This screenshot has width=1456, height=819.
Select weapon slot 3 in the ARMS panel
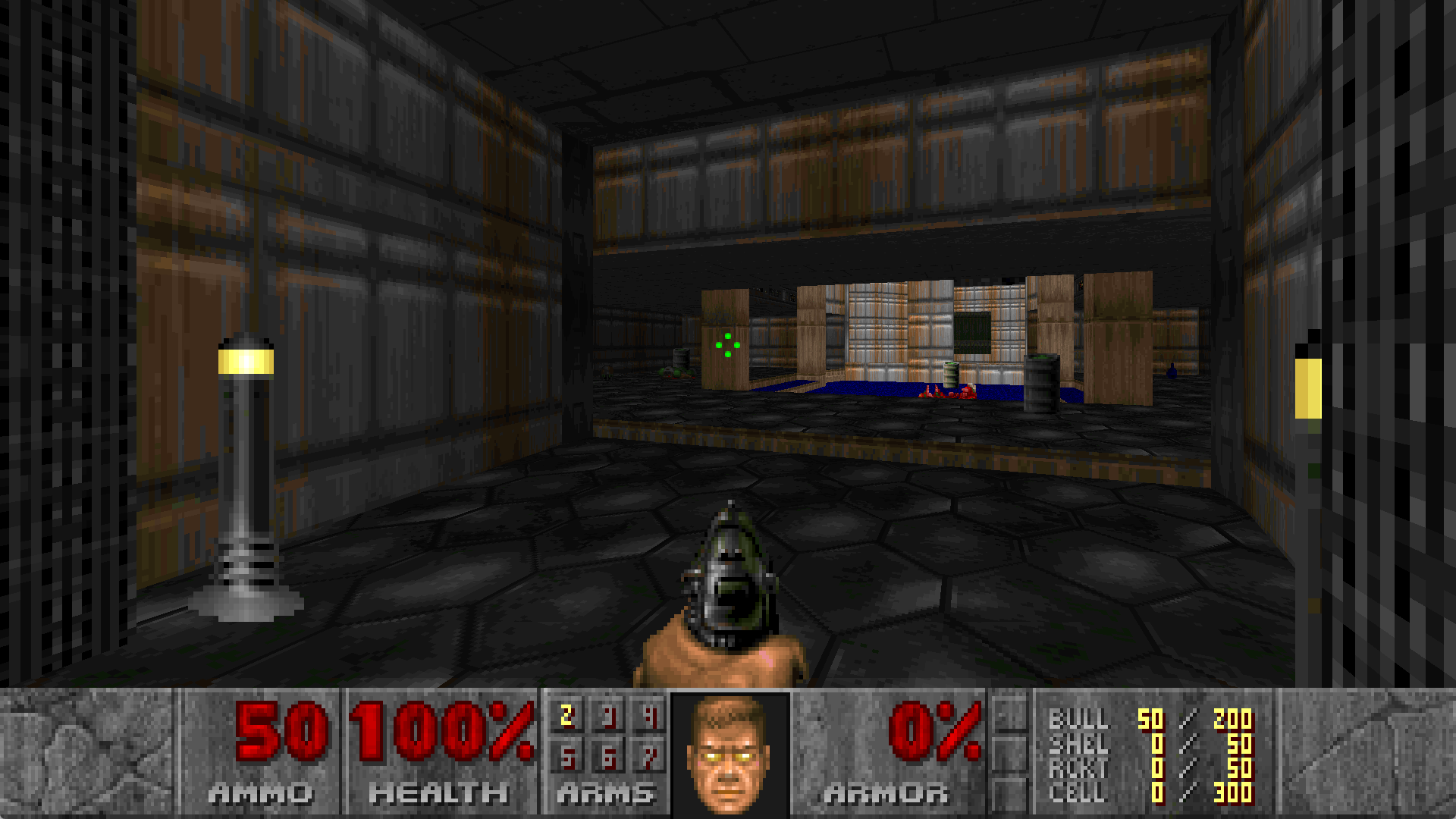pos(607,714)
